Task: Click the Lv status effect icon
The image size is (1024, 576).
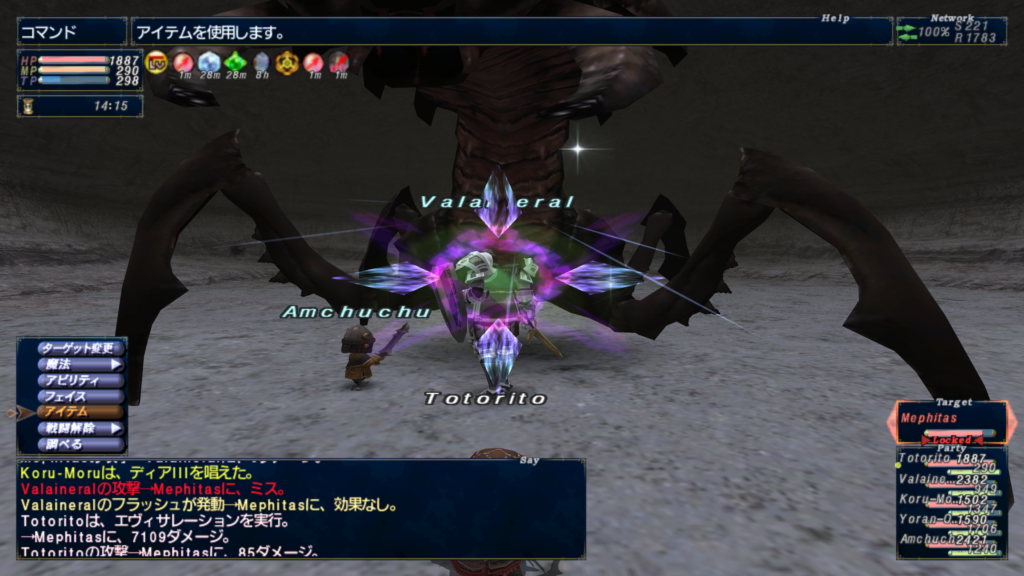Action: 157,62
